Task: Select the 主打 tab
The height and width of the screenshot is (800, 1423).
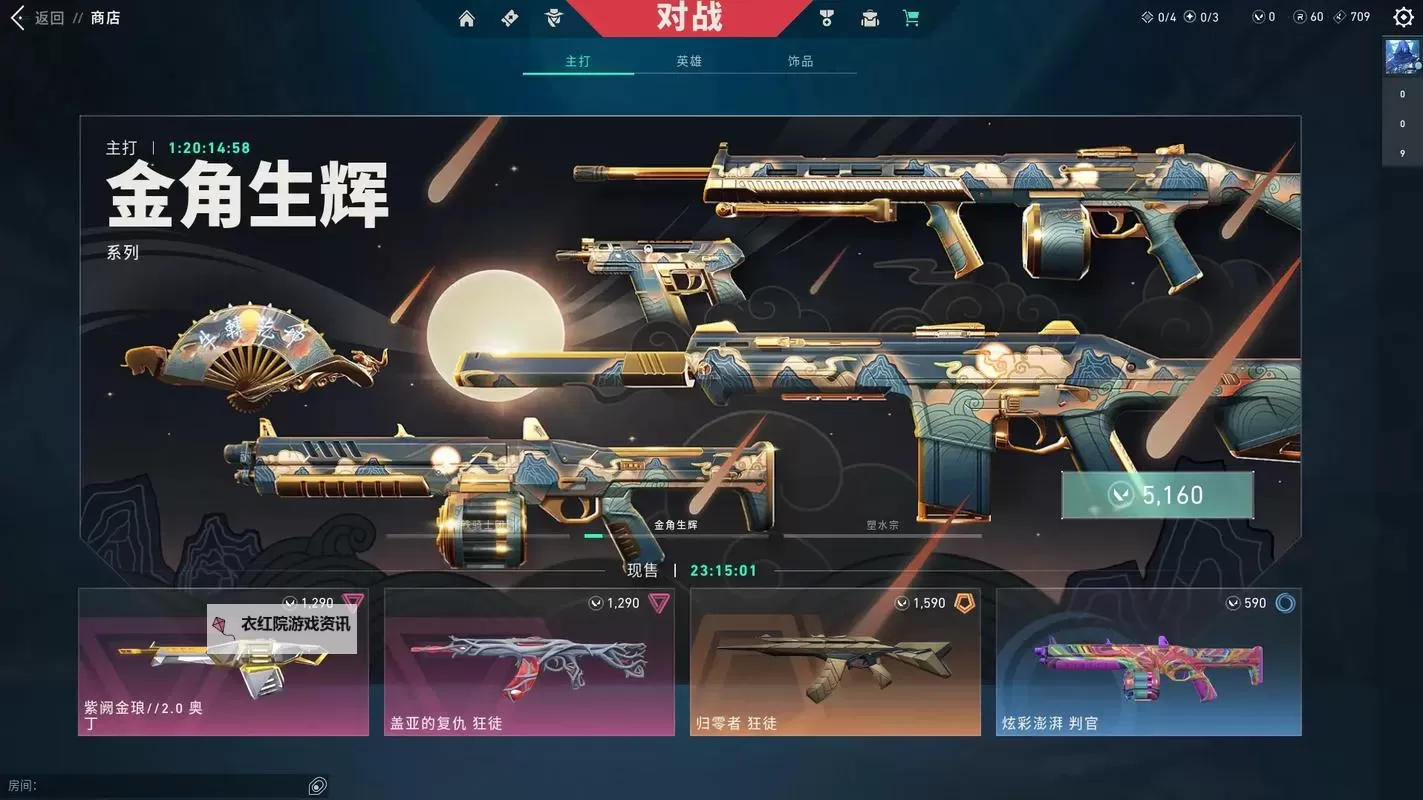Action: [x=578, y=60]
